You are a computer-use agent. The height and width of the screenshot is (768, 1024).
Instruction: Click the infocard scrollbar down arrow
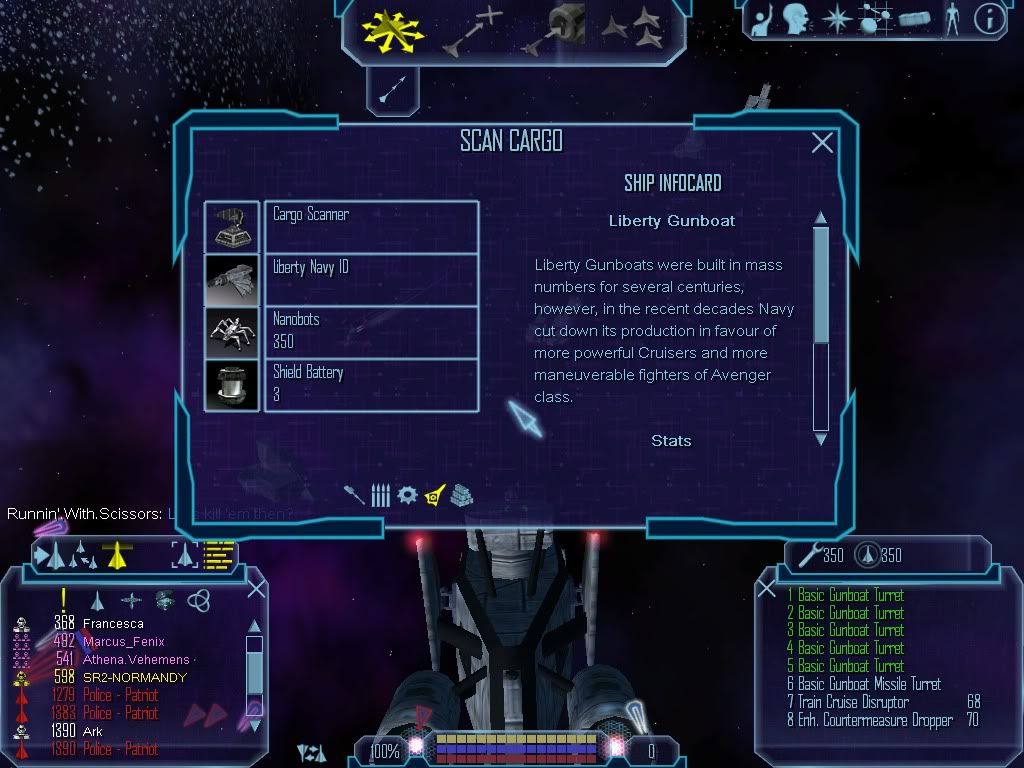(821, 438)
